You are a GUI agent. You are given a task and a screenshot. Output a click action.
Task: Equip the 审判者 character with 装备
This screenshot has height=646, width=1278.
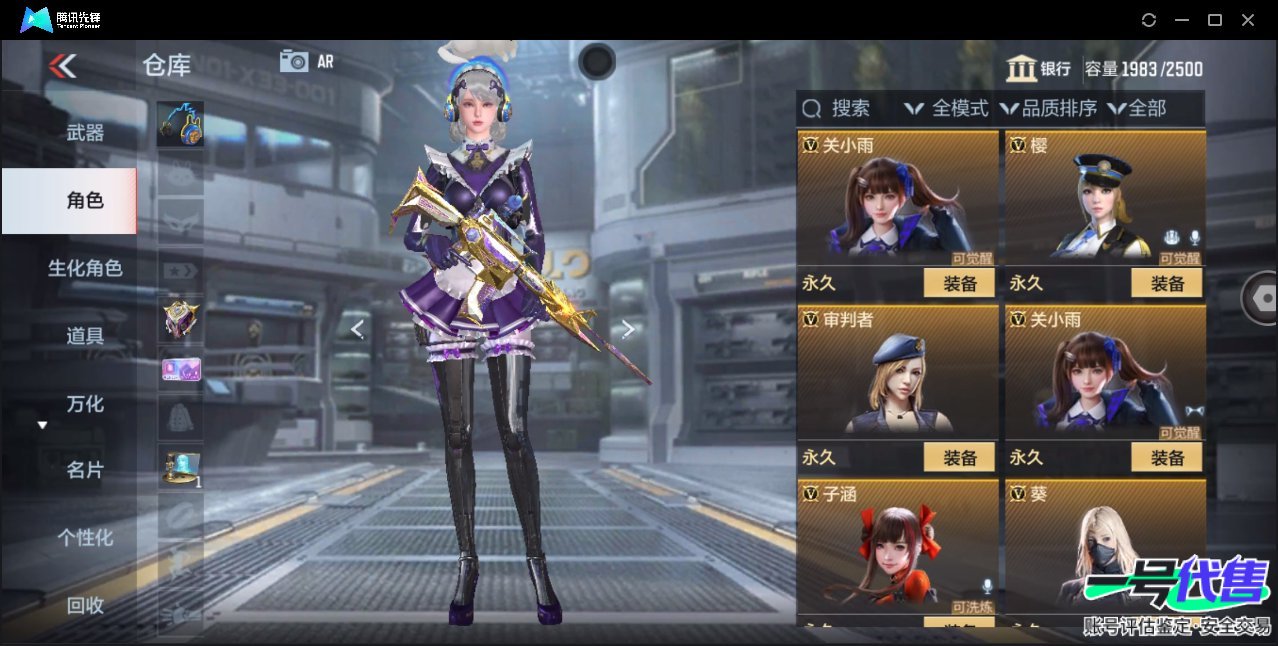point(959,457)
